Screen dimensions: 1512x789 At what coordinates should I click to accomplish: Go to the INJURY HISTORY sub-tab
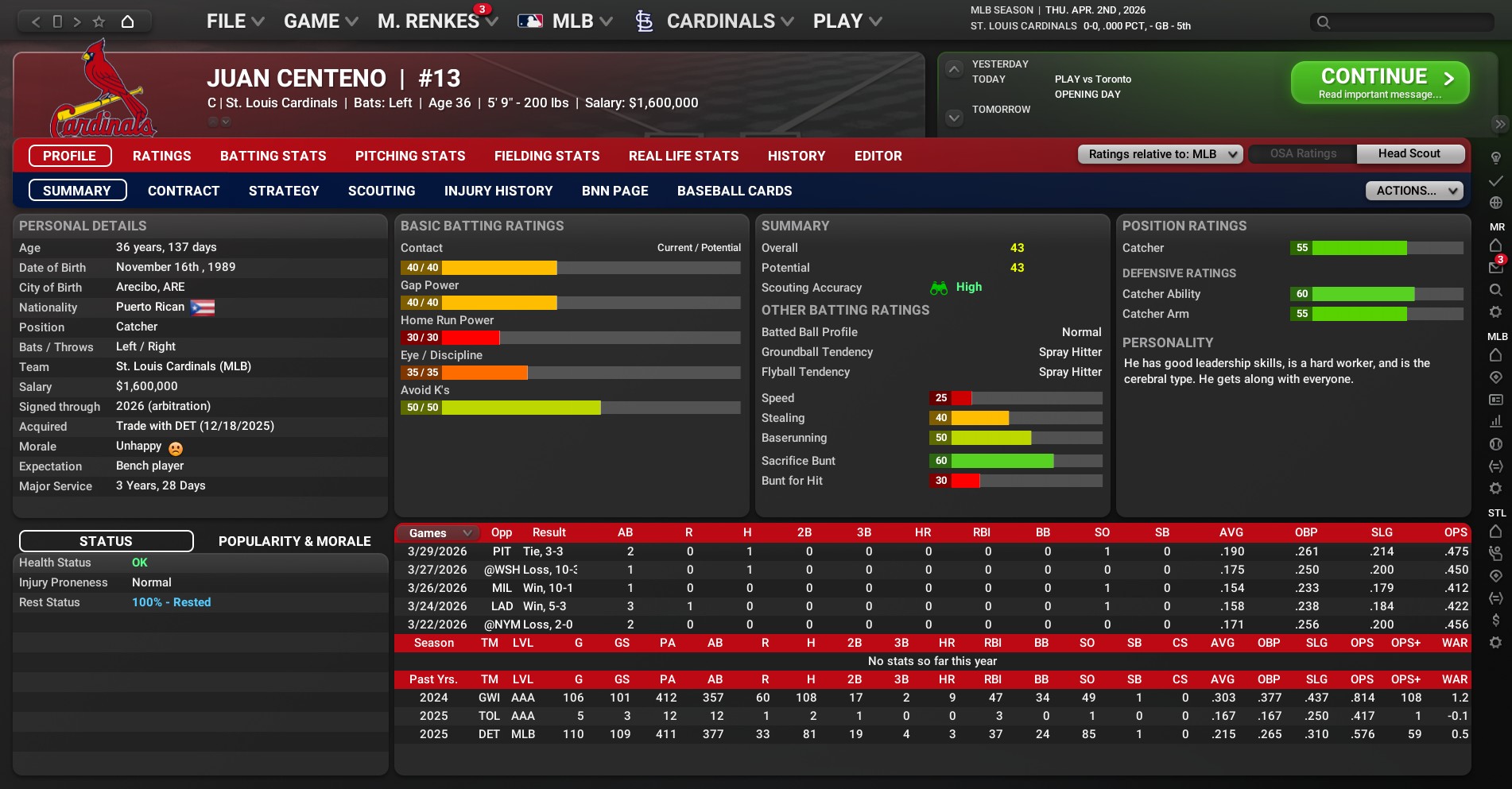coord(498,191)
